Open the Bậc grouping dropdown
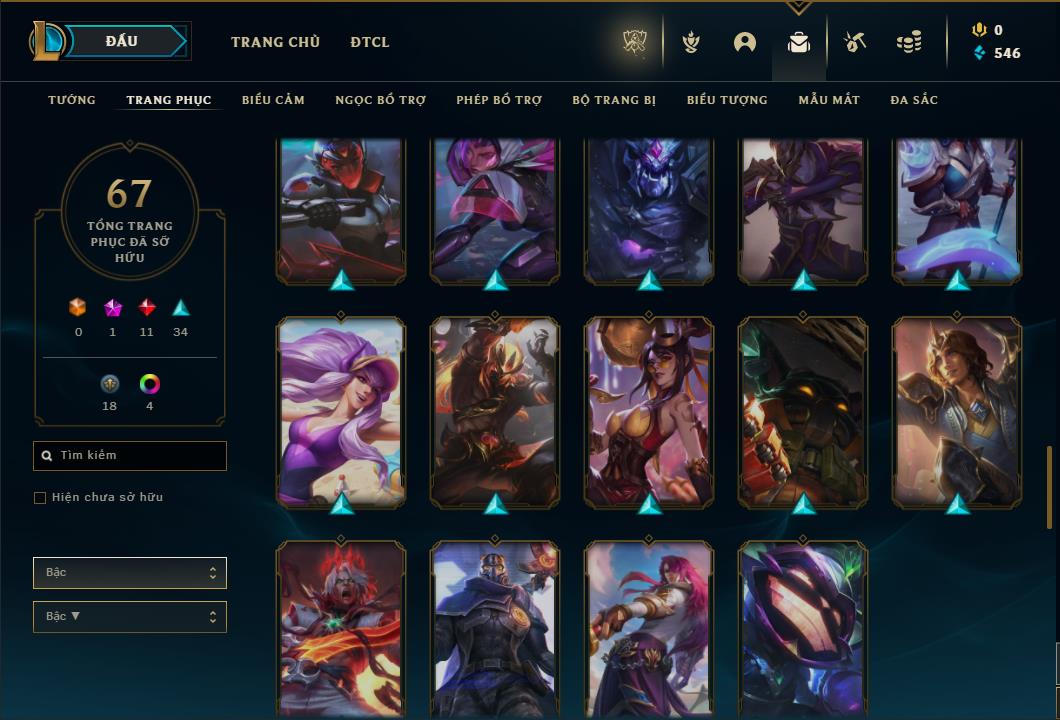The width and height of the screenshot is (1060, 720). pyautogui.click(x=130, y=573)
